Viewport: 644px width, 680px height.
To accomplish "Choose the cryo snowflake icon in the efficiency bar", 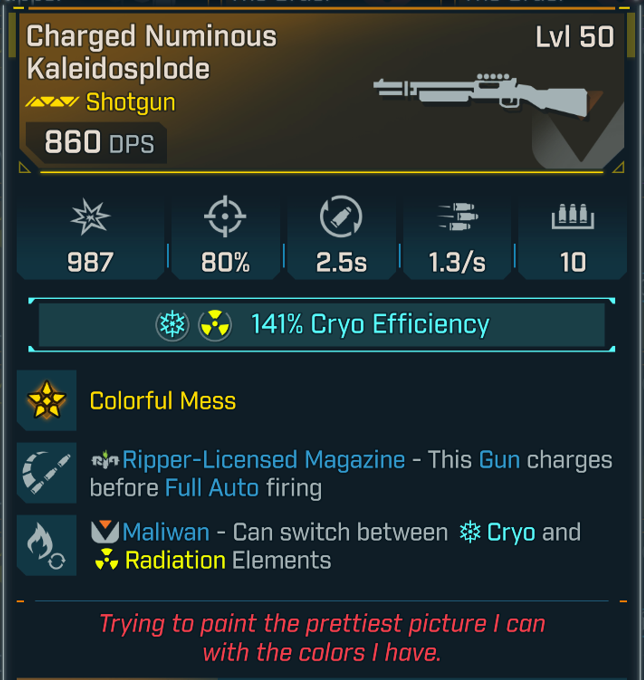I will 172,325.
